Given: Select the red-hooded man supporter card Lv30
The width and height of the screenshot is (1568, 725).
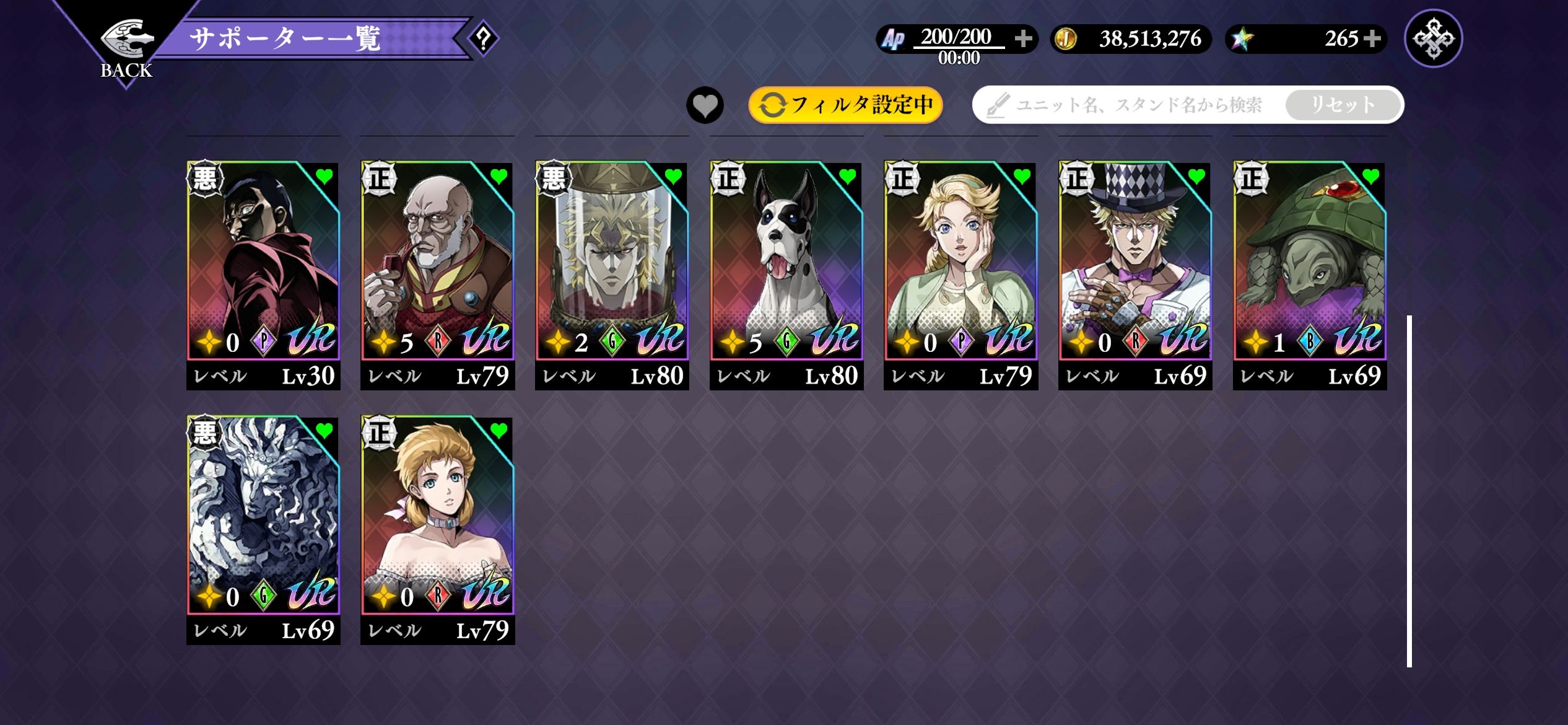Looking at the screenshot, I should (x=263, y=275).
